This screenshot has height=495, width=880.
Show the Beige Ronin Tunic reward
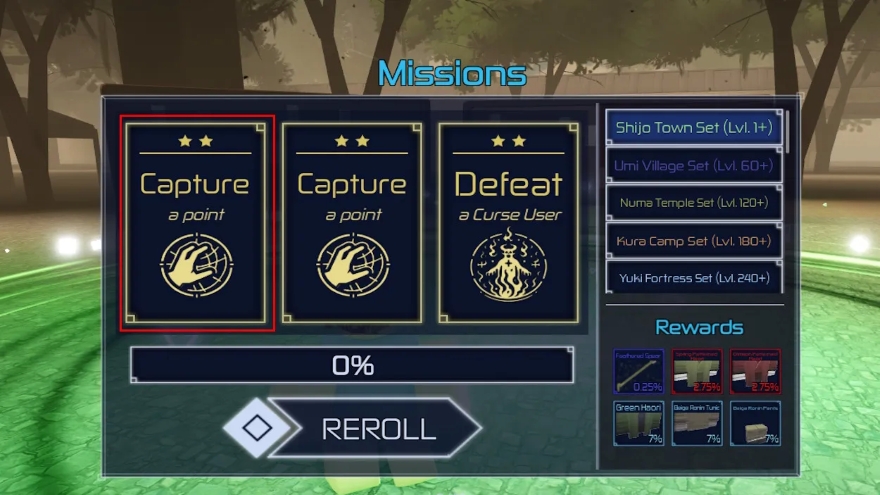[x=697, y=422]
